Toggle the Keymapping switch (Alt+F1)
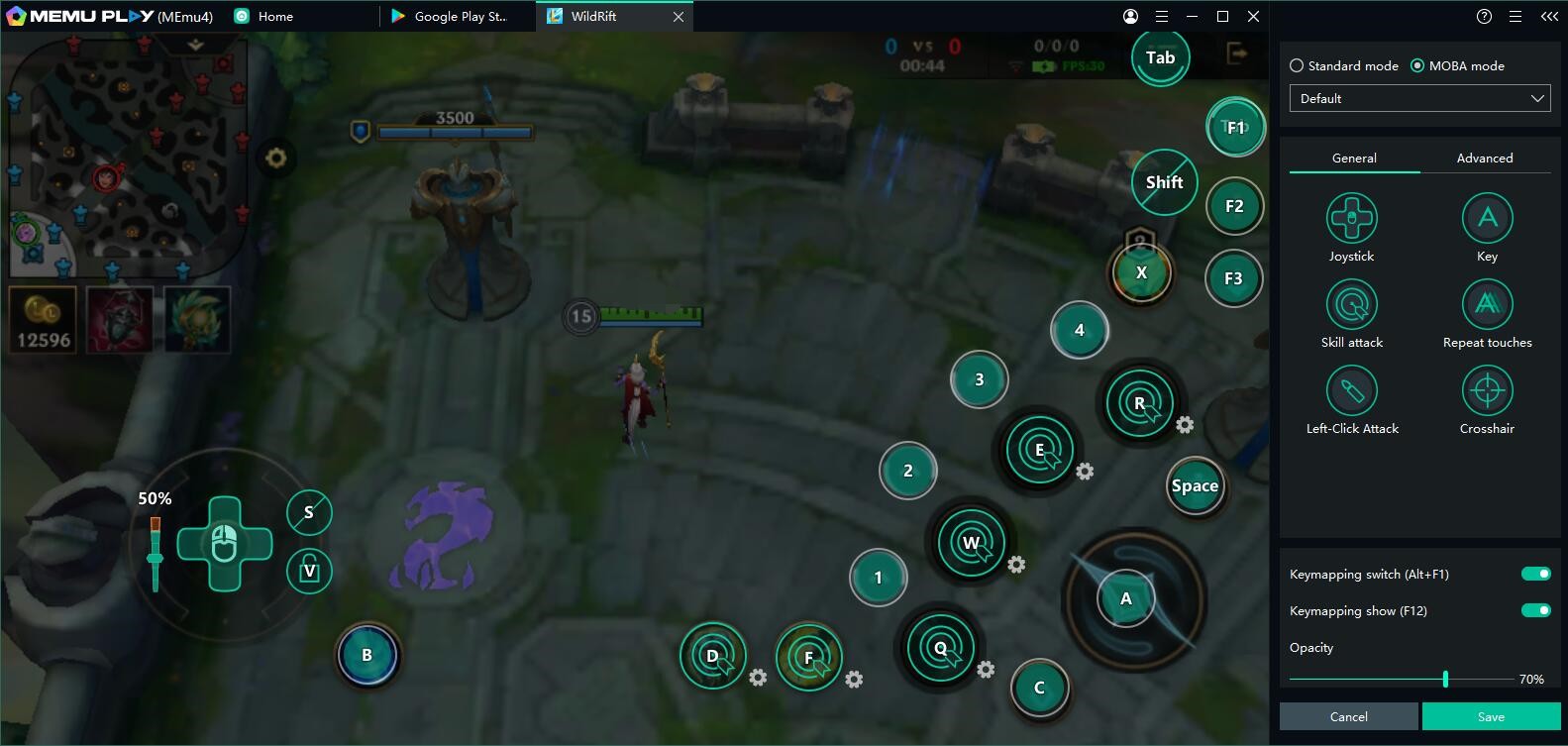The height and width of the screenshot is (746, 1568). [1535, 574]
